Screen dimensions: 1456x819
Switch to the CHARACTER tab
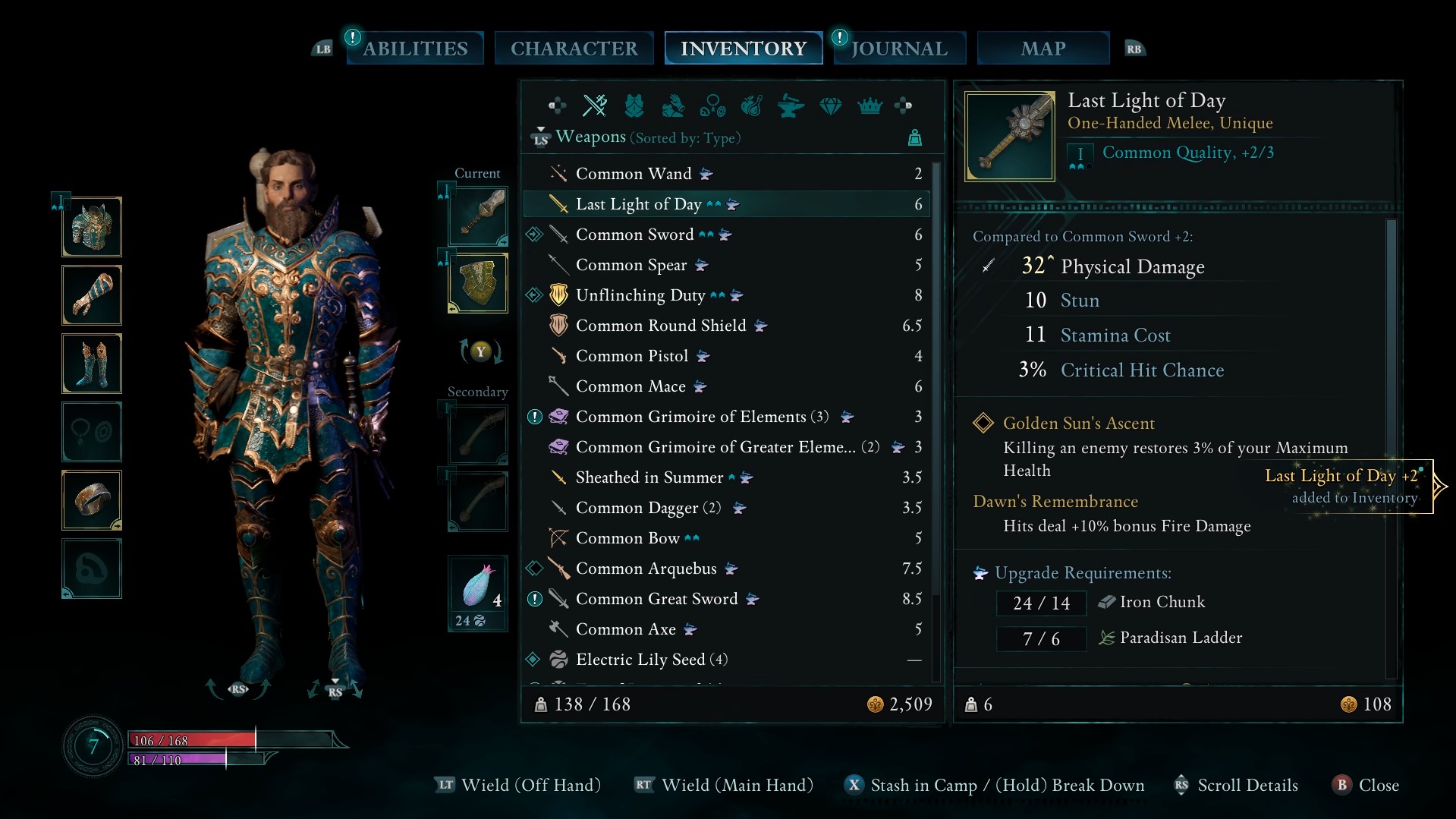click(574, 48)
